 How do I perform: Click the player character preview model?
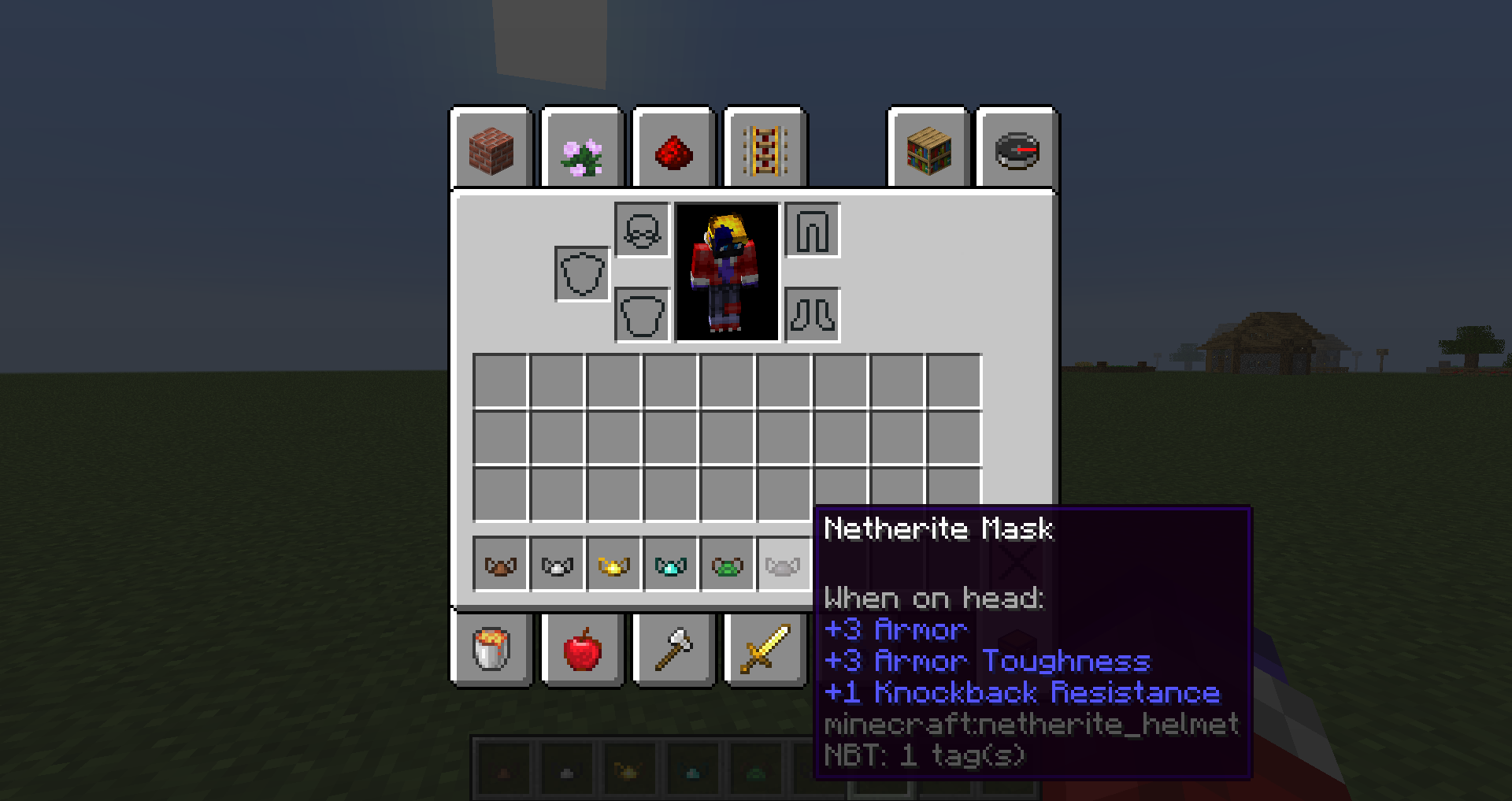pos(724,272)
